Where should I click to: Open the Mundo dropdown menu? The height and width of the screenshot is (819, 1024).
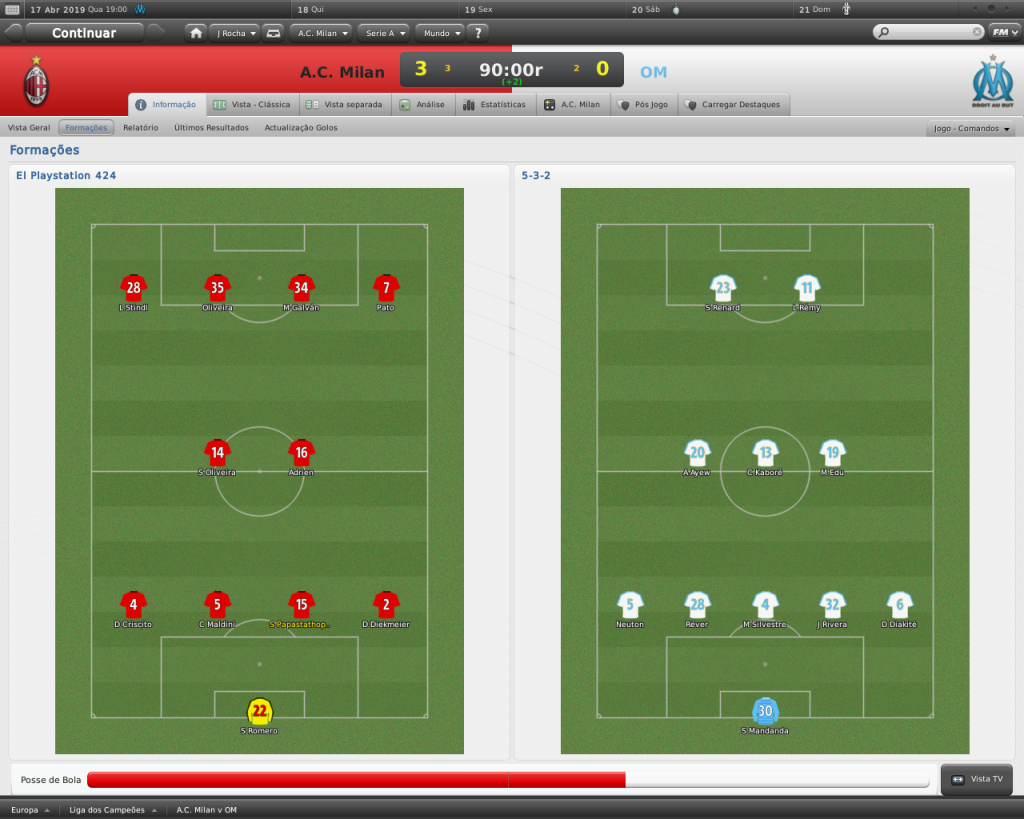(440, 33)
